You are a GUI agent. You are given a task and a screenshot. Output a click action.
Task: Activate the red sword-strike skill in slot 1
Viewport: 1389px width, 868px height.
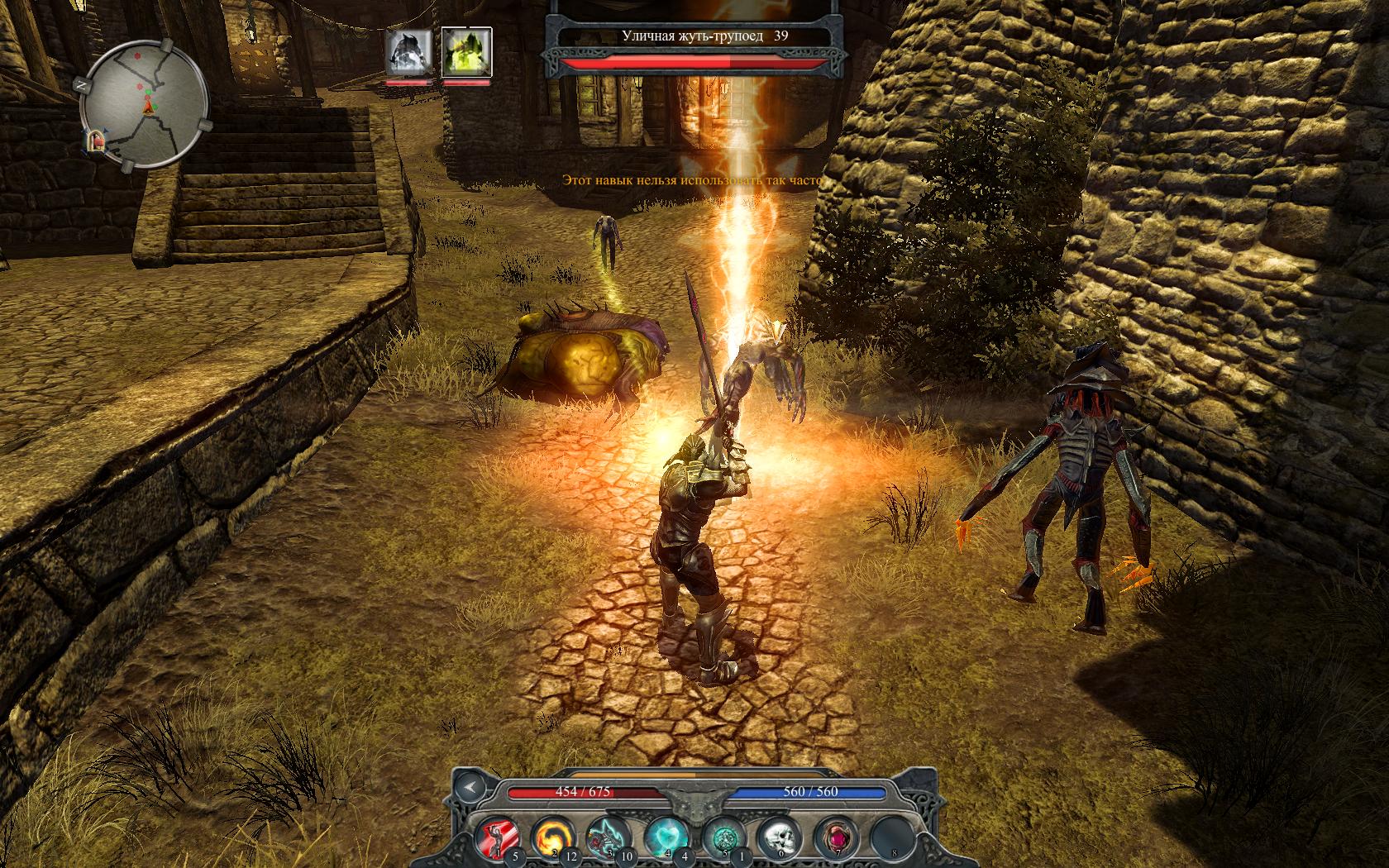pos(499,837)
